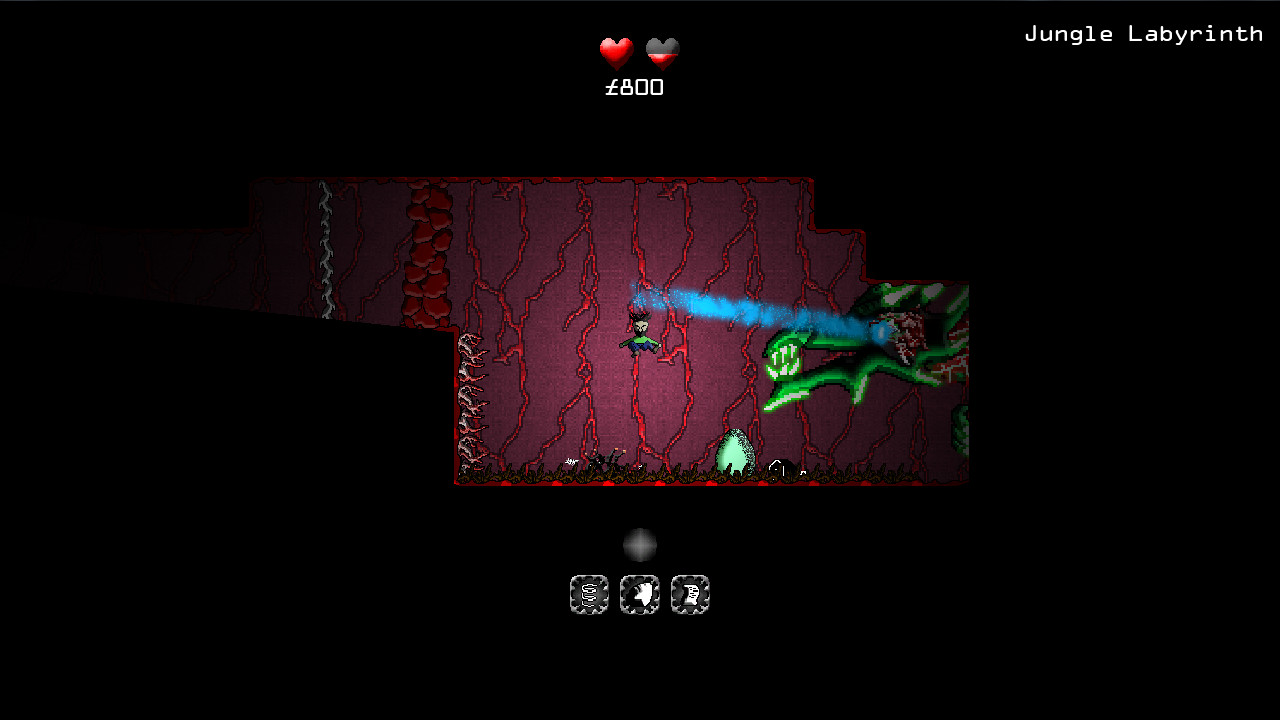
Task: Expand the heart health display
Action: [637, 49]
